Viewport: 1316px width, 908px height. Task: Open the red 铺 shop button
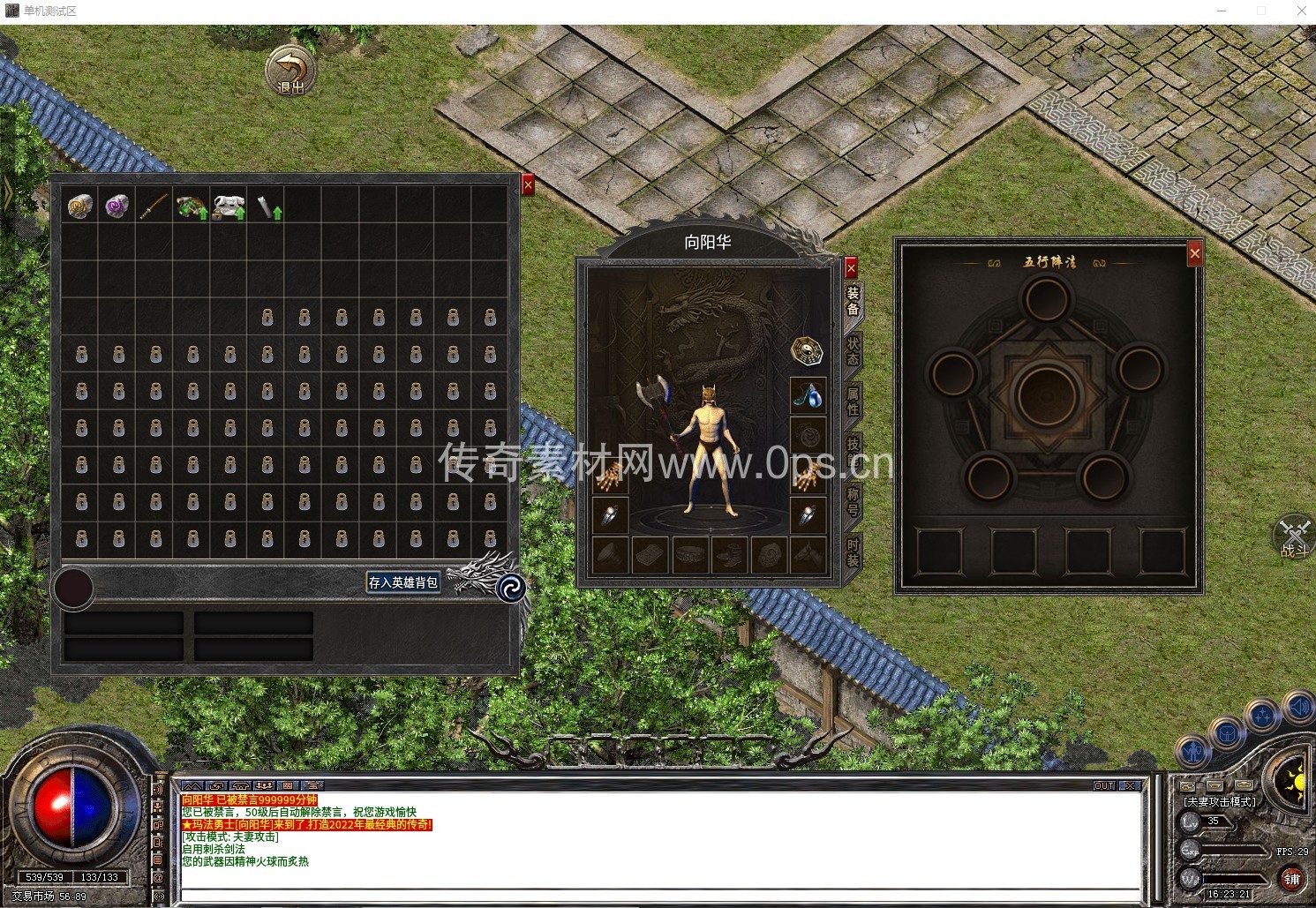[1291, 879]
